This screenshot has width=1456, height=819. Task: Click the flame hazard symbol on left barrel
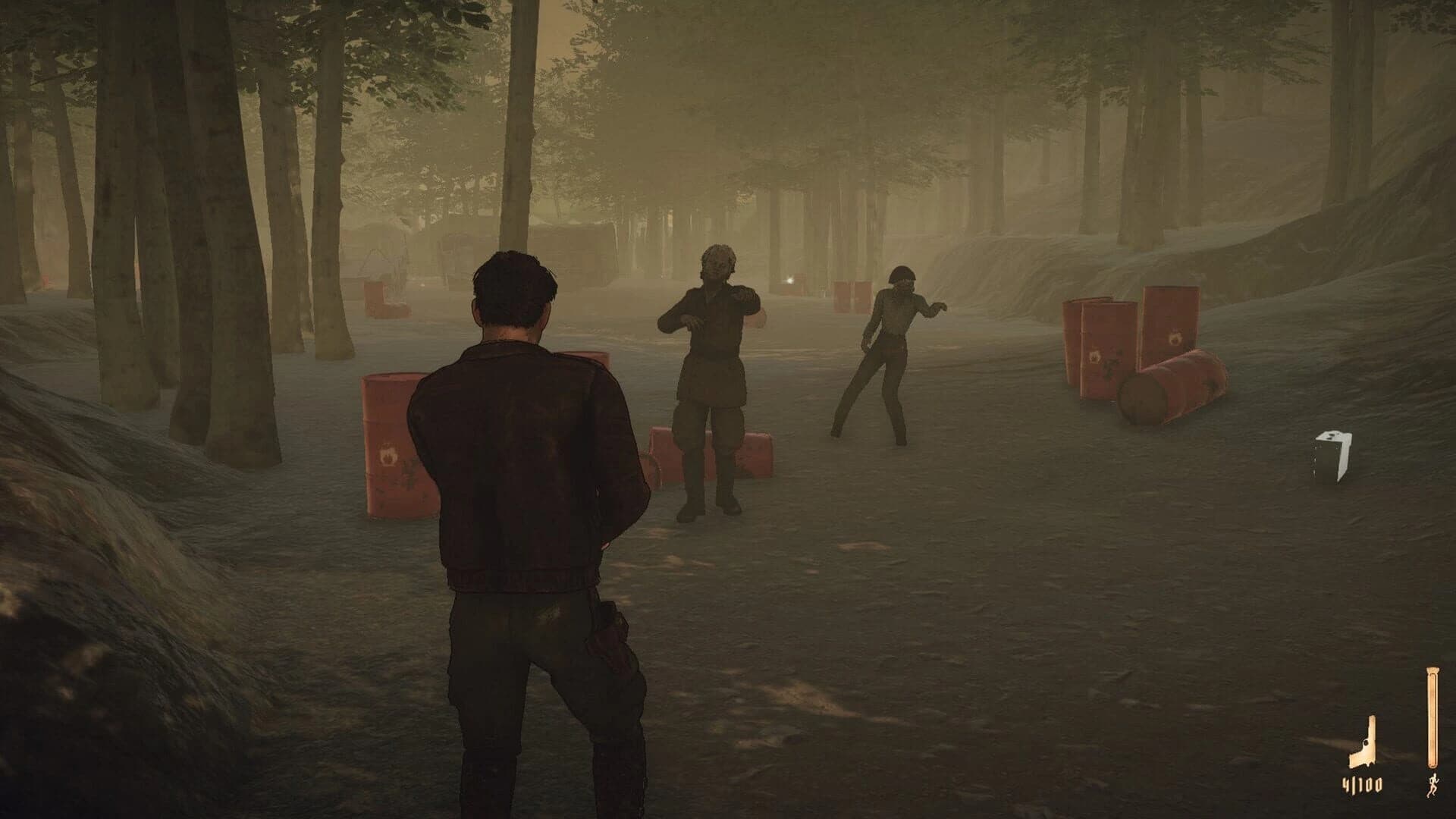click(388, 455)
